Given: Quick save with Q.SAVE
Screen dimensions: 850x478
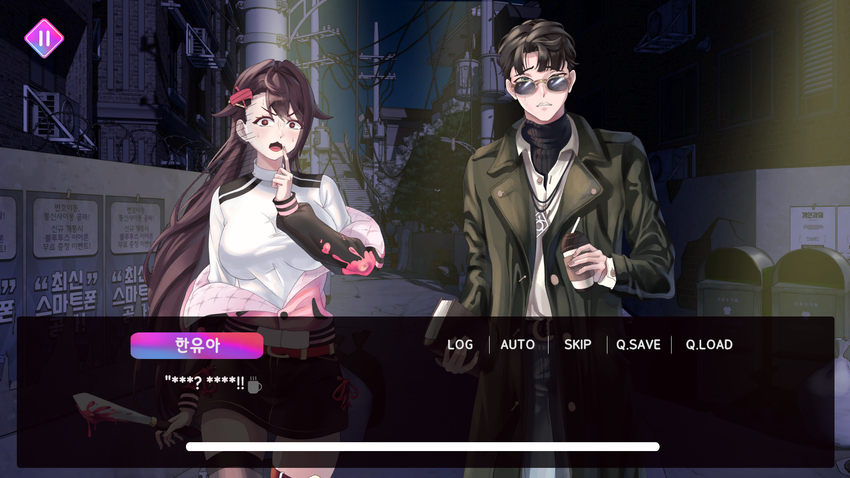Looking at the screenshot, I should coord(638,345).
